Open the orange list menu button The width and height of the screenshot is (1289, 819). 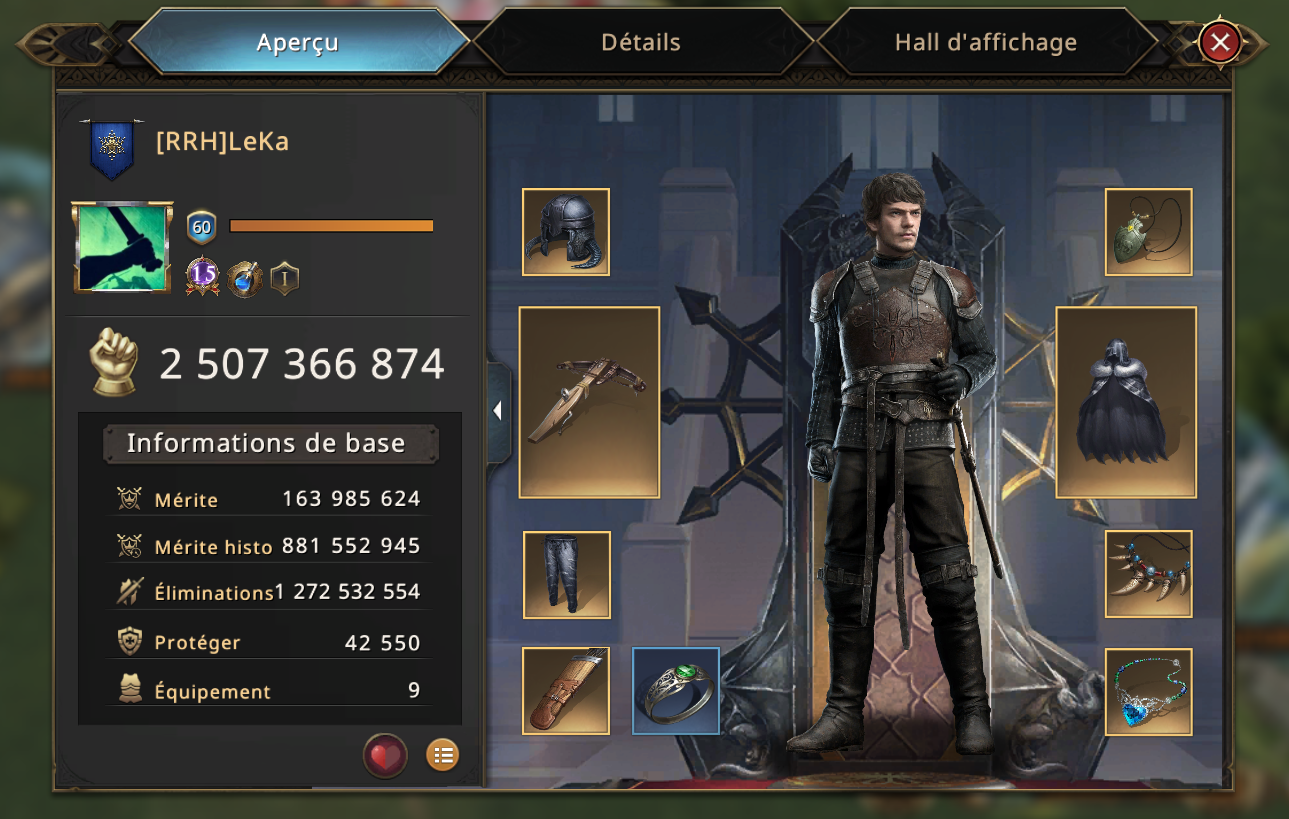pos(442,755)
